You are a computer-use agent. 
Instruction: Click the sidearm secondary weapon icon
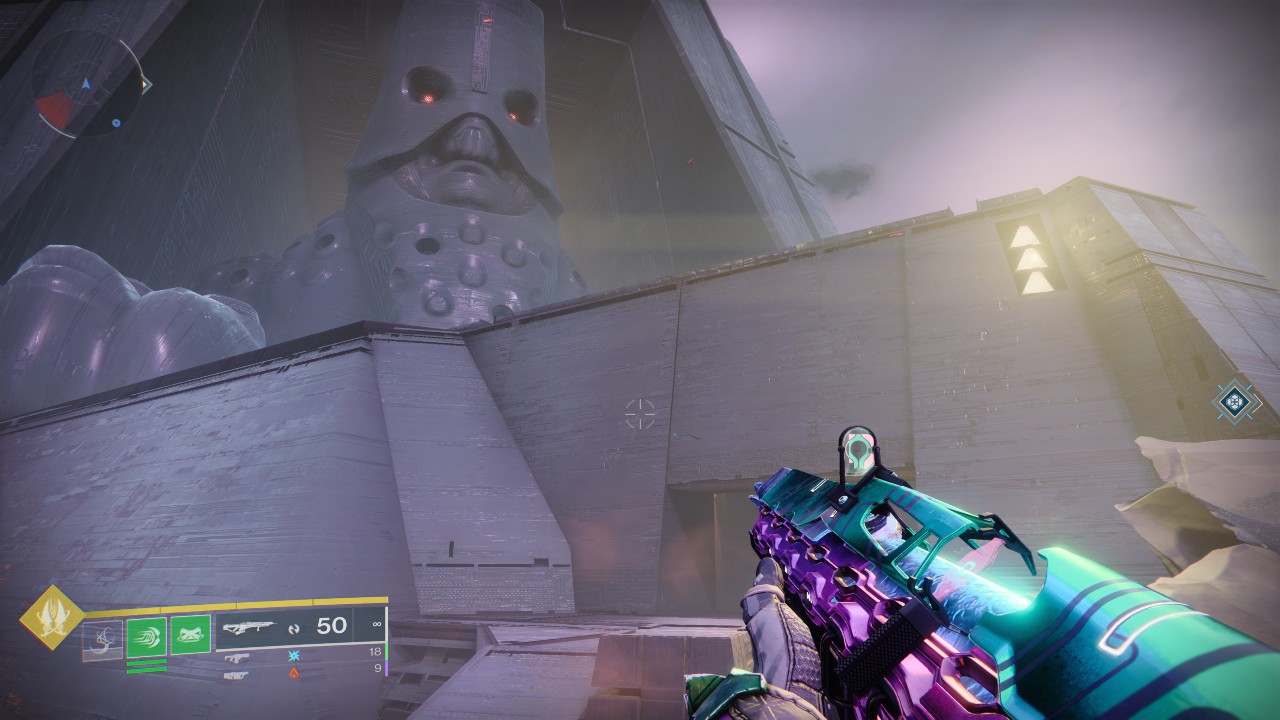(239, 657)
